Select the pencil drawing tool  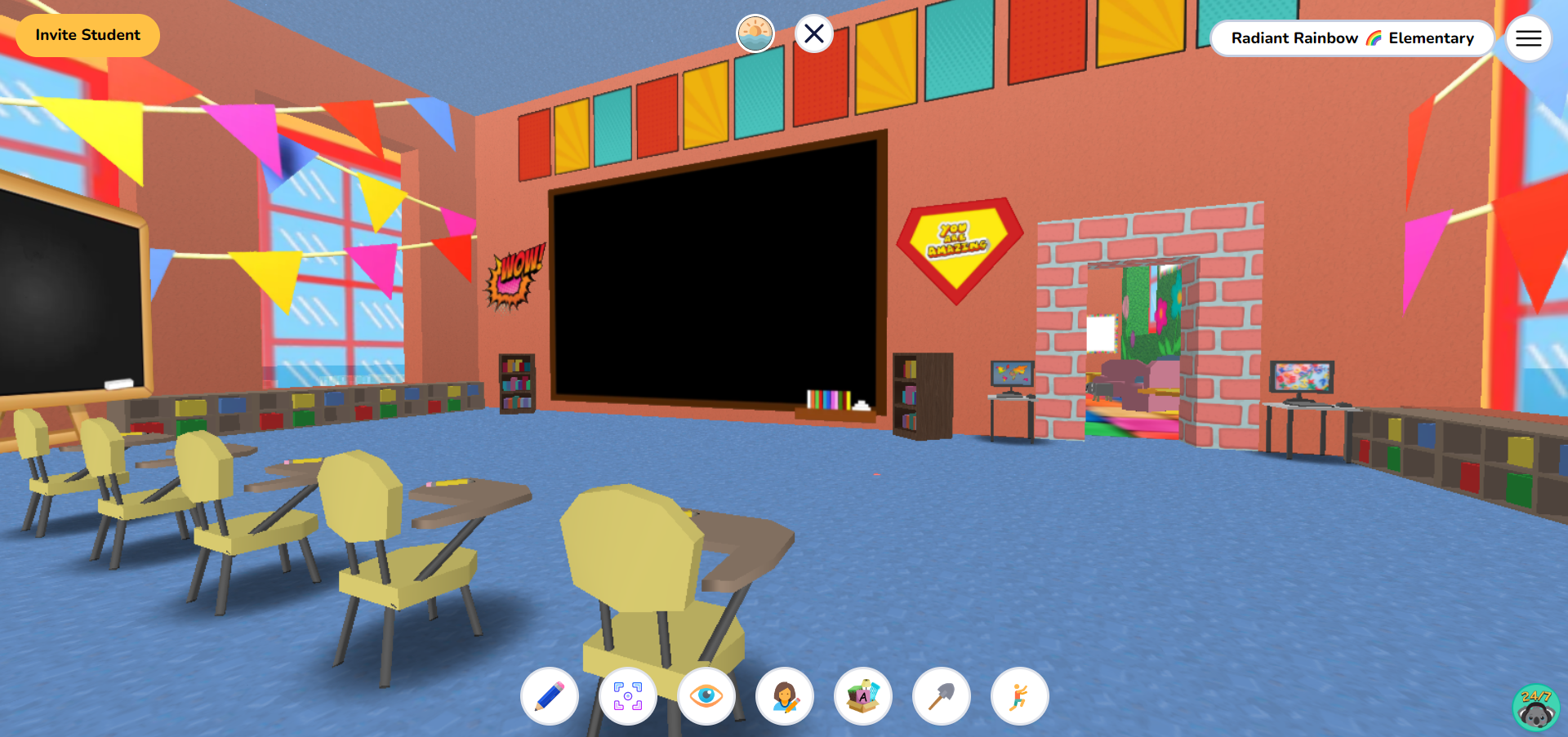tap(549, 695)
